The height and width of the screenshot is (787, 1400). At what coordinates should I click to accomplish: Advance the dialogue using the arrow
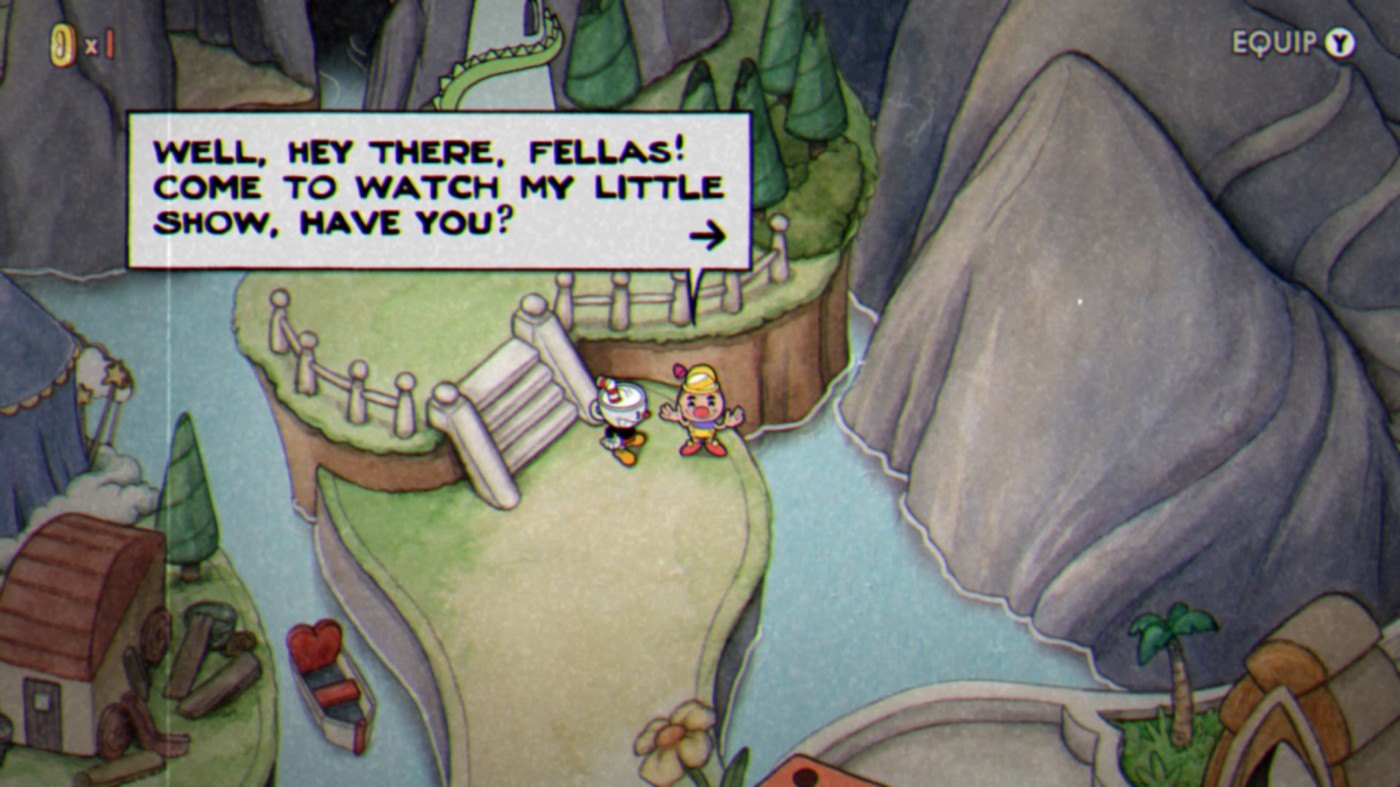707,236
